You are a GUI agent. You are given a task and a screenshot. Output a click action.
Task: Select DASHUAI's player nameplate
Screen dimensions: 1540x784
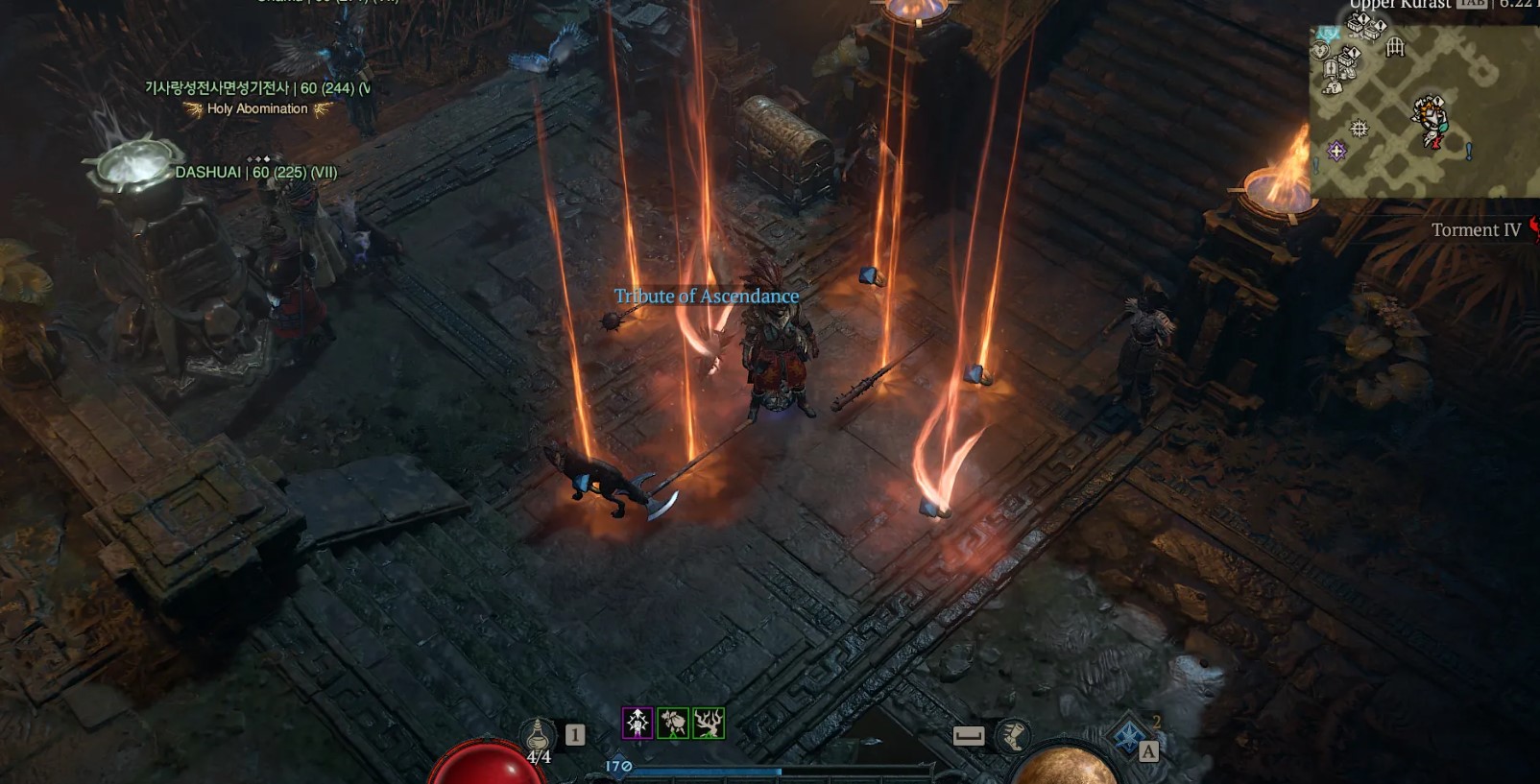click(255, 173)
